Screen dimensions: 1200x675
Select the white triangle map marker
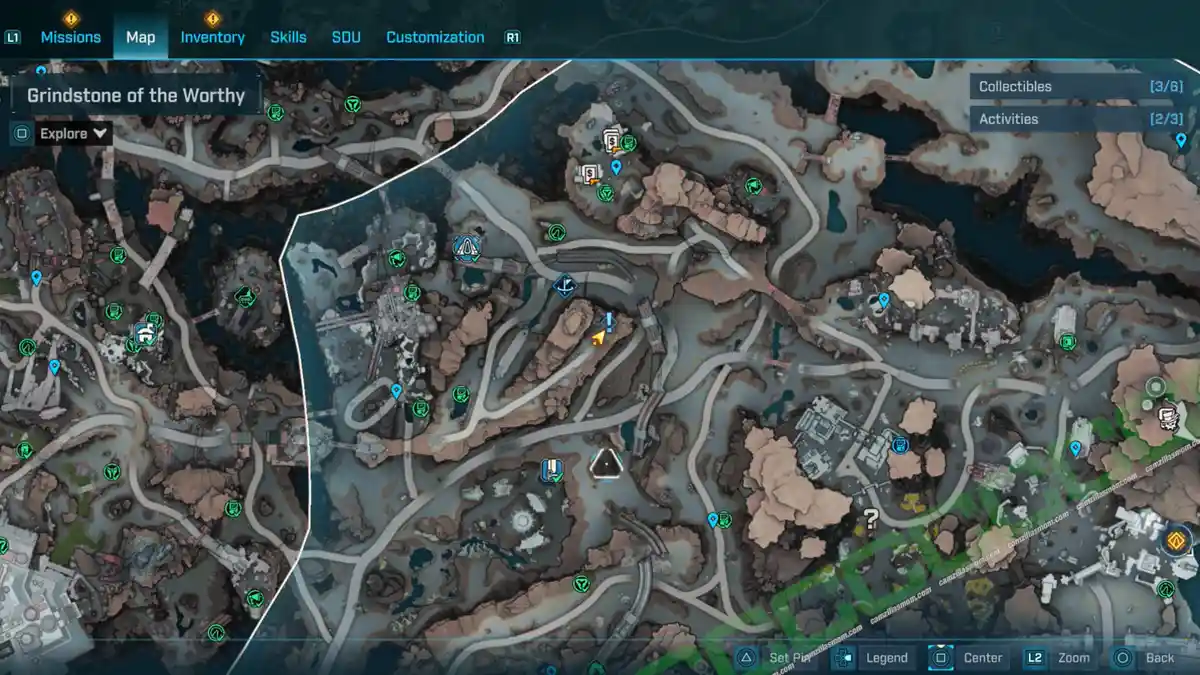(x=605, y=463)
